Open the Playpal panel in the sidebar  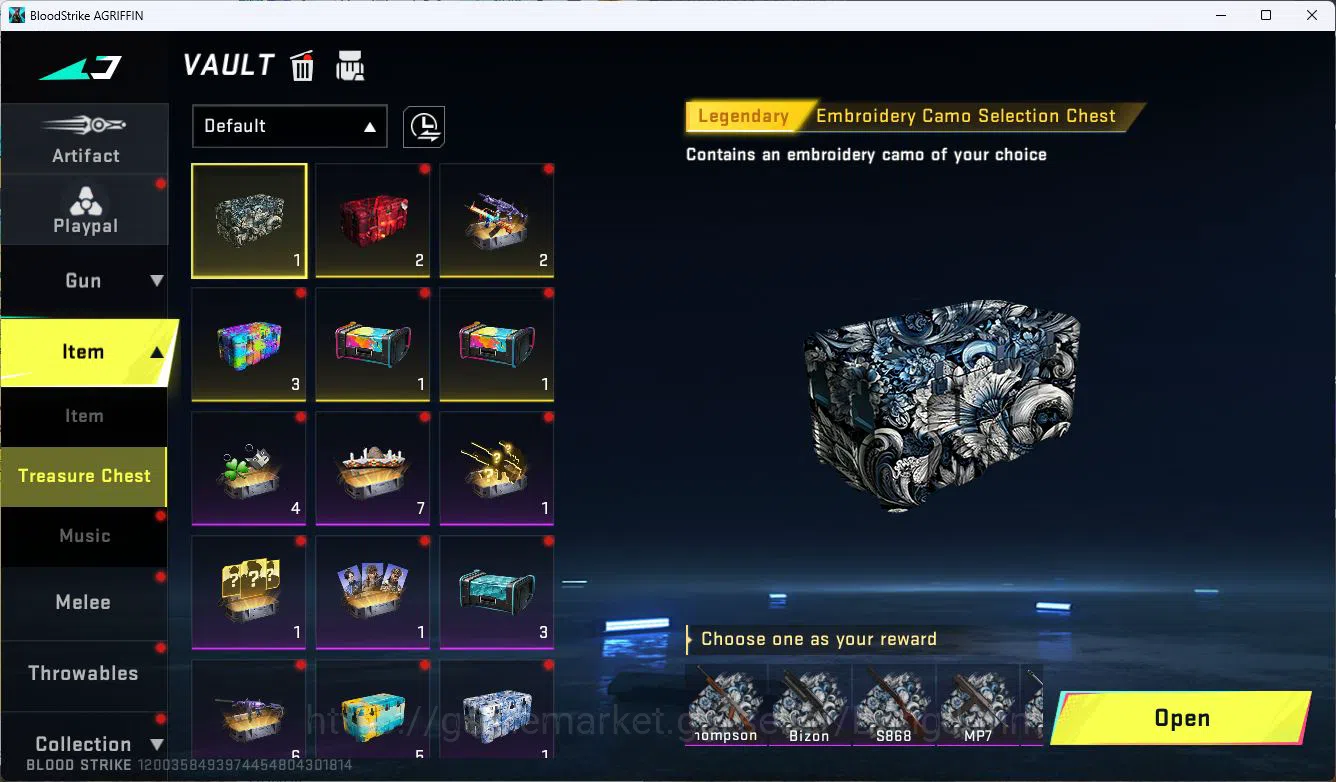pyautogui.click(x=84, y=208)
